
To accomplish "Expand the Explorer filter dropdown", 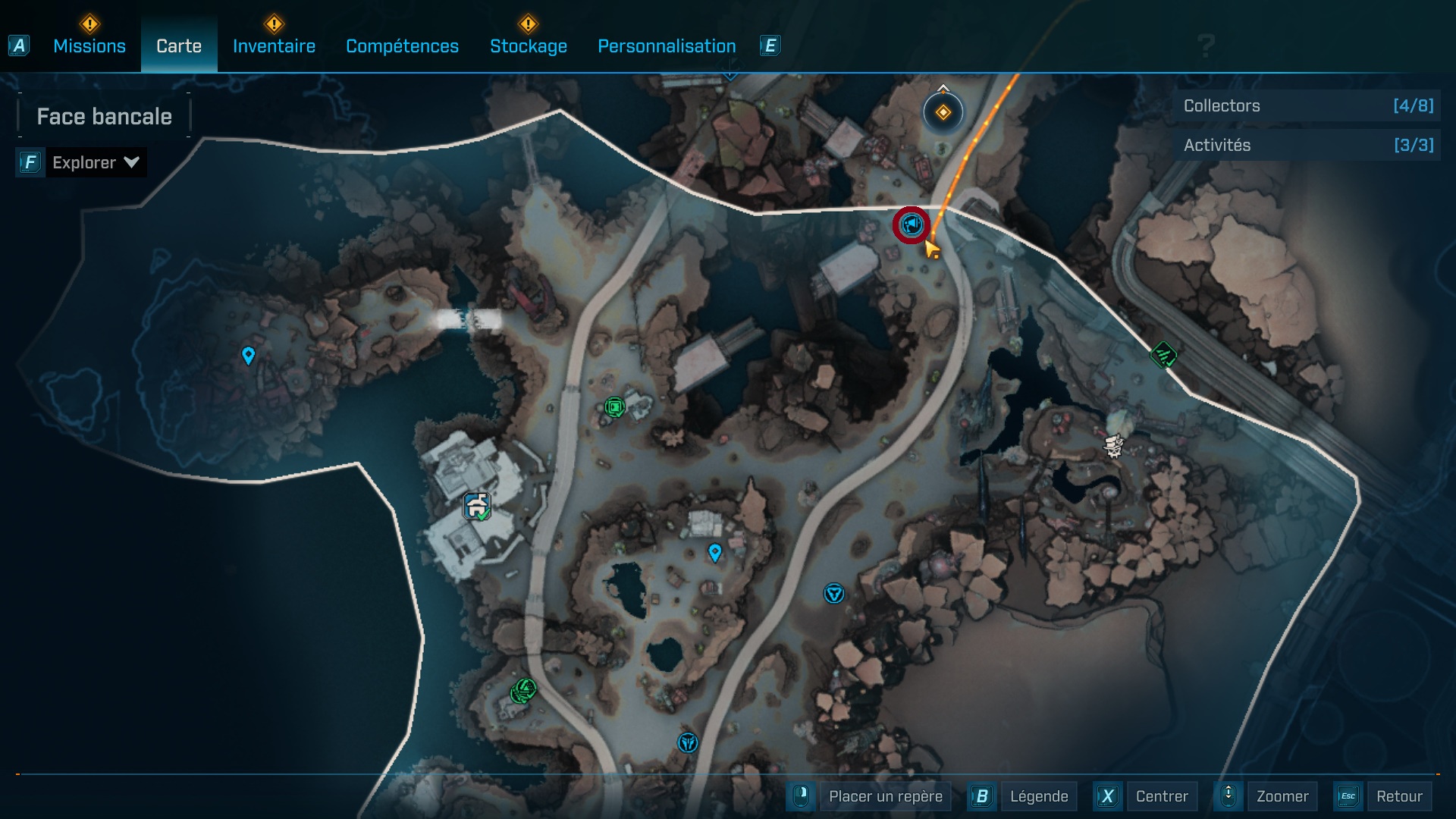I will (x=95, y=162).
